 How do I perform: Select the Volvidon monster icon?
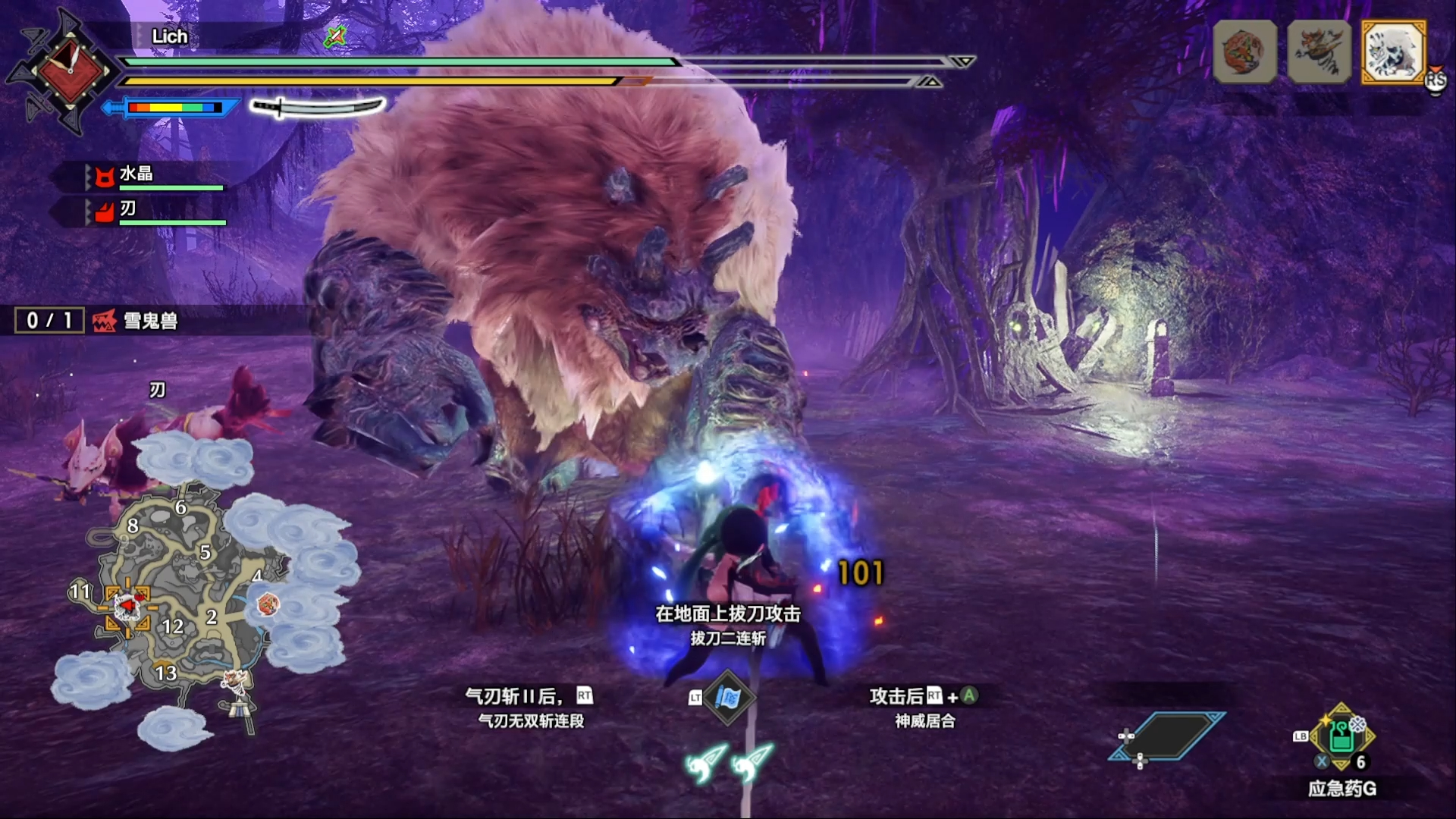(x=1244, y=52)
